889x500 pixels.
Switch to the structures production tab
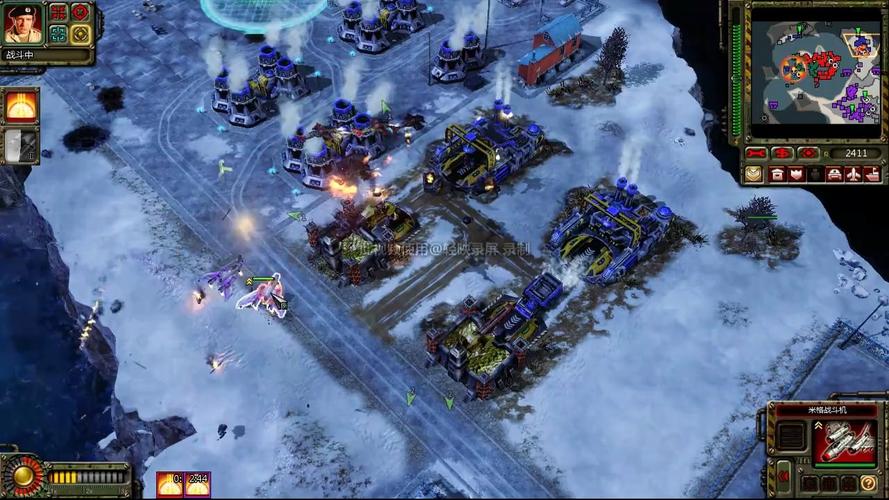pos(777,174)
